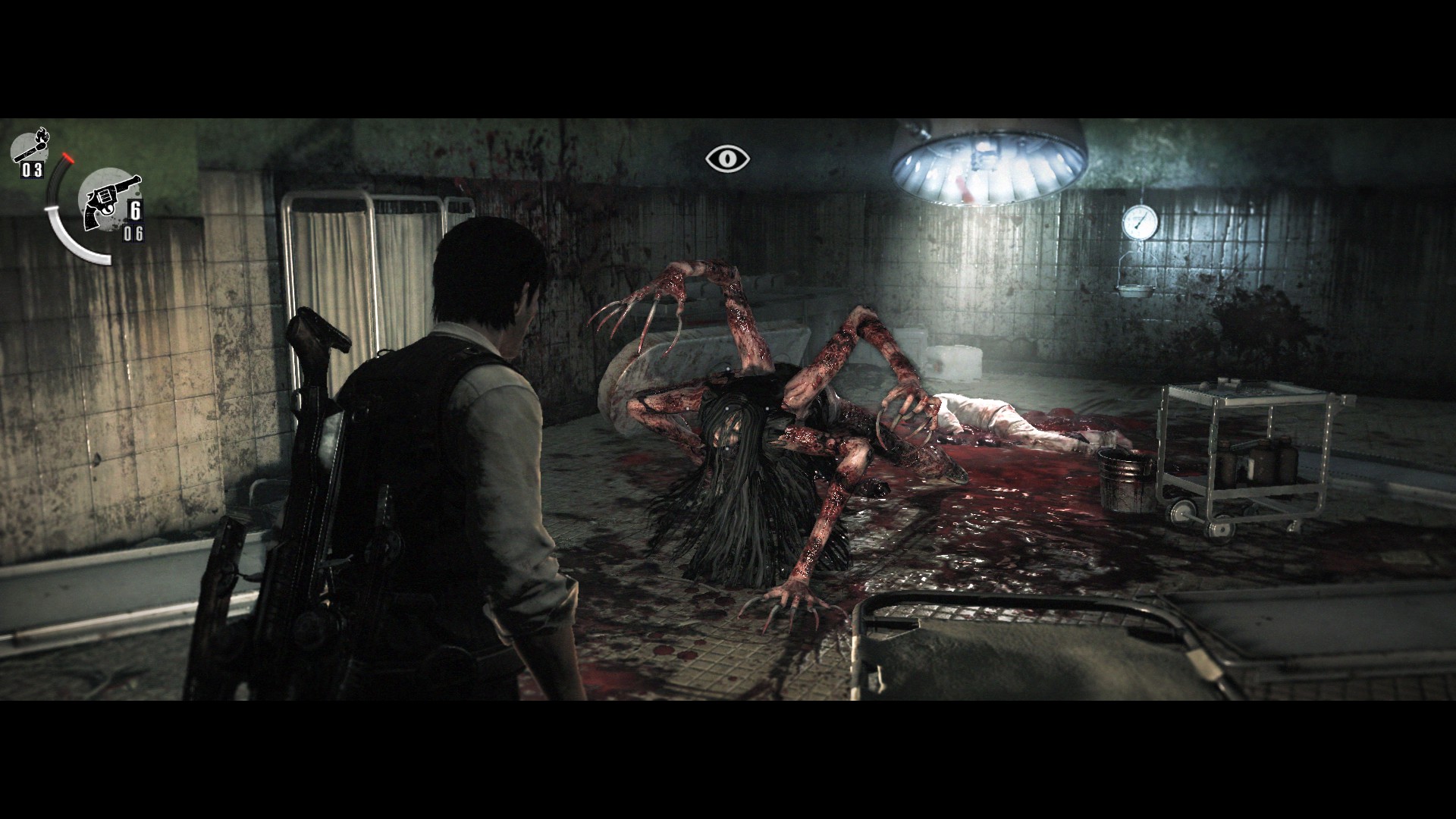Click the loaded ammo counter showing 6
Screen dimensions: 1456x819
click(x=137, y=209)
